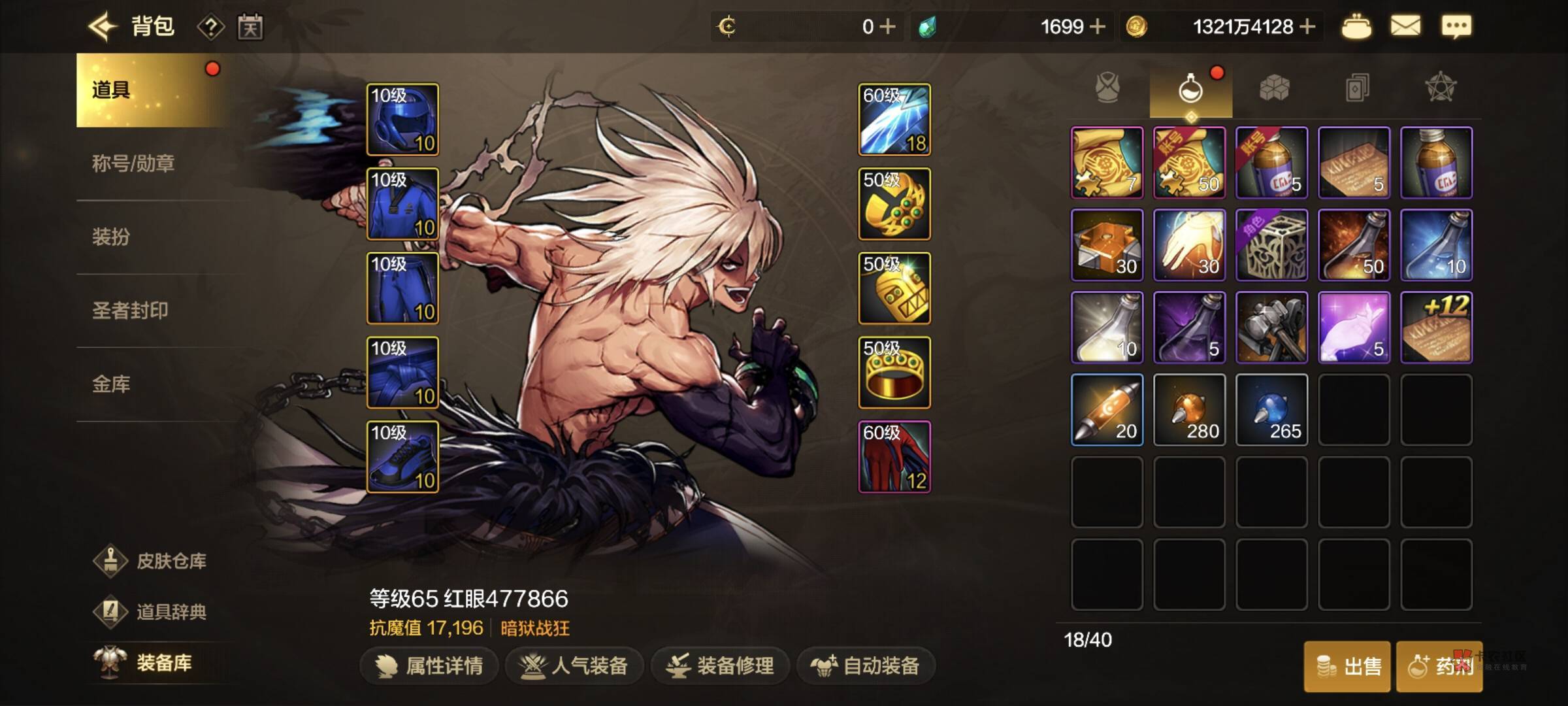Open the chat speech bubble

tap(1456, 27)
